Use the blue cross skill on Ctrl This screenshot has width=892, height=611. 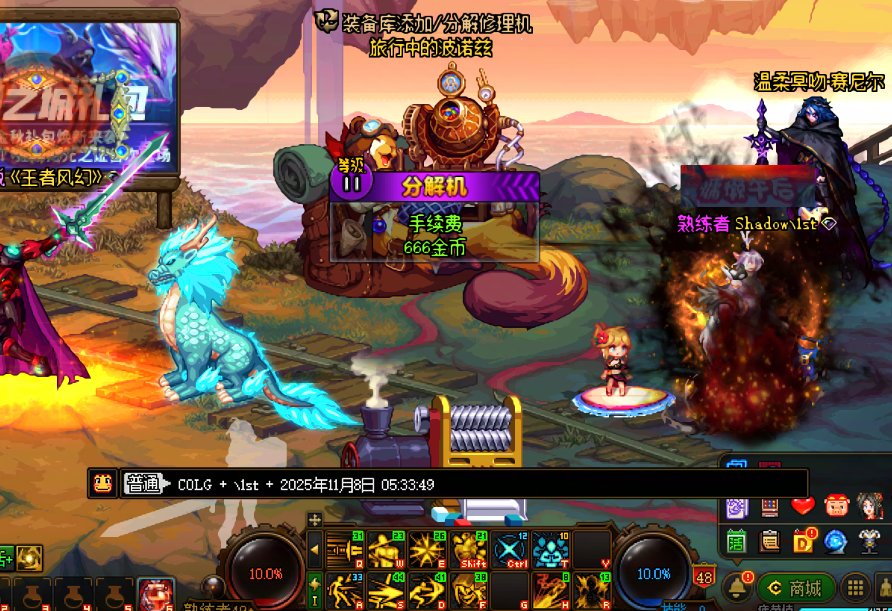(x=509, y=550)
